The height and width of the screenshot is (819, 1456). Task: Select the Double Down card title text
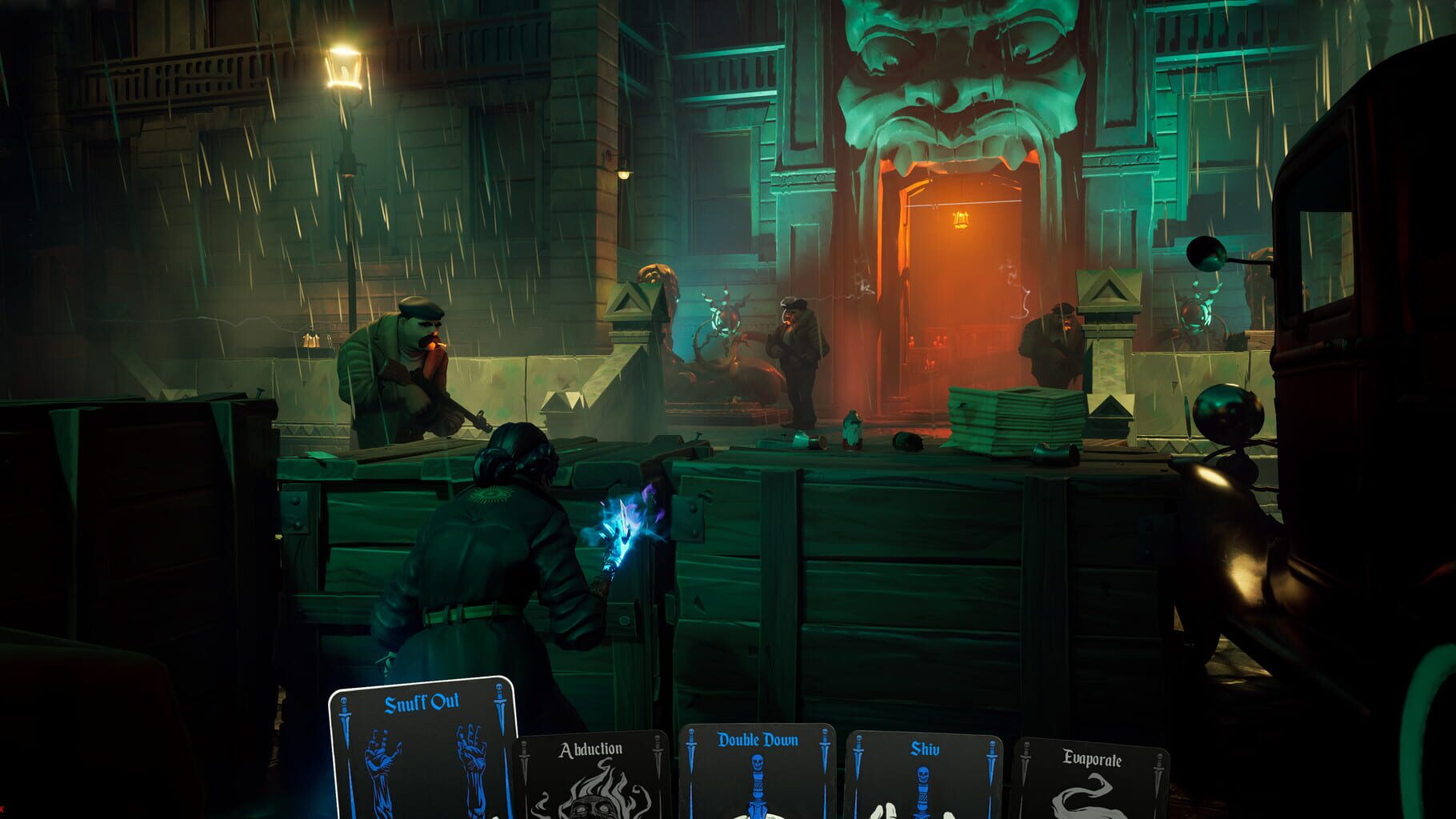click(x=758, y=741)
